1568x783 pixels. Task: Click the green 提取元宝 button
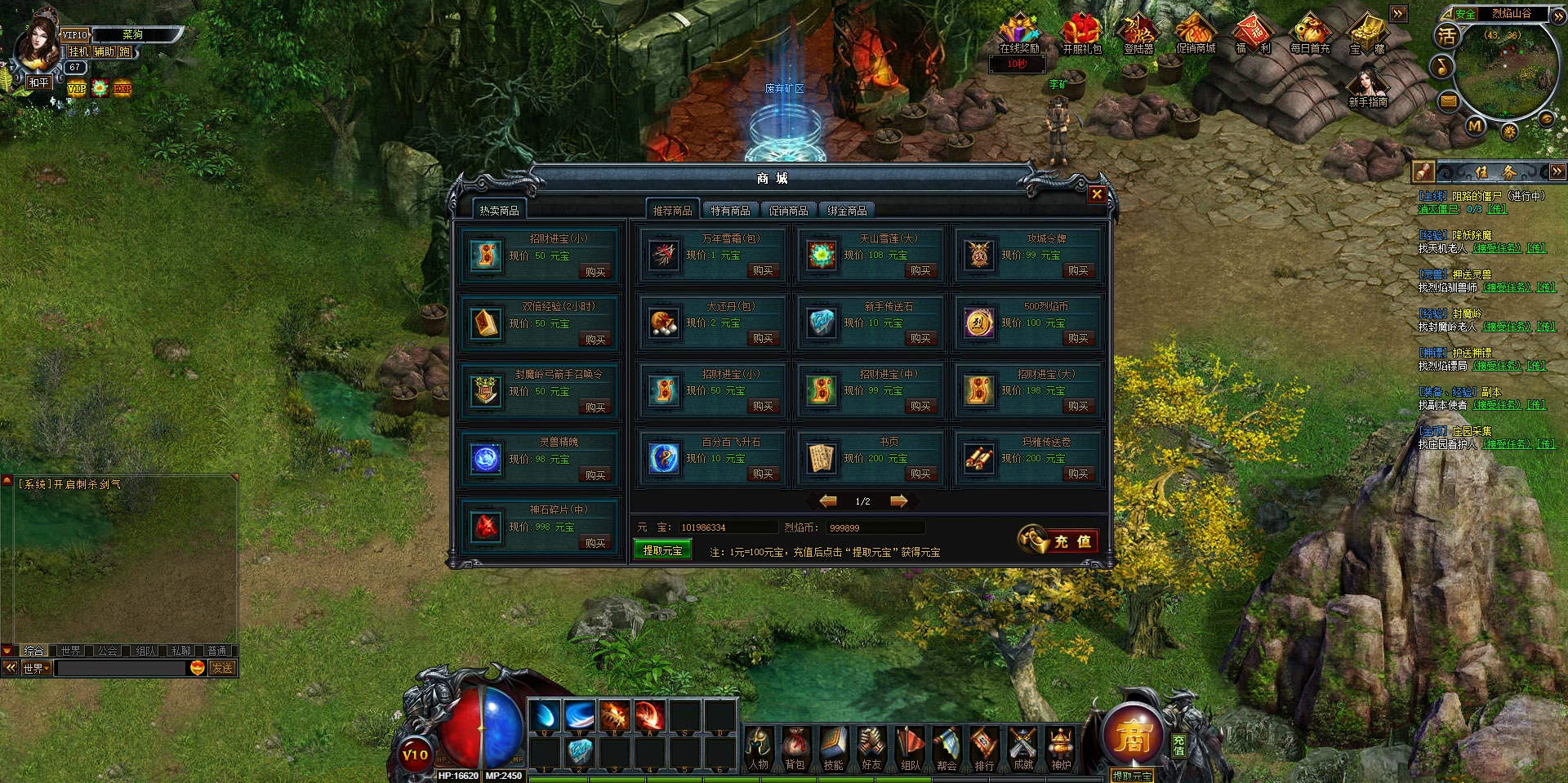(662, 550)
